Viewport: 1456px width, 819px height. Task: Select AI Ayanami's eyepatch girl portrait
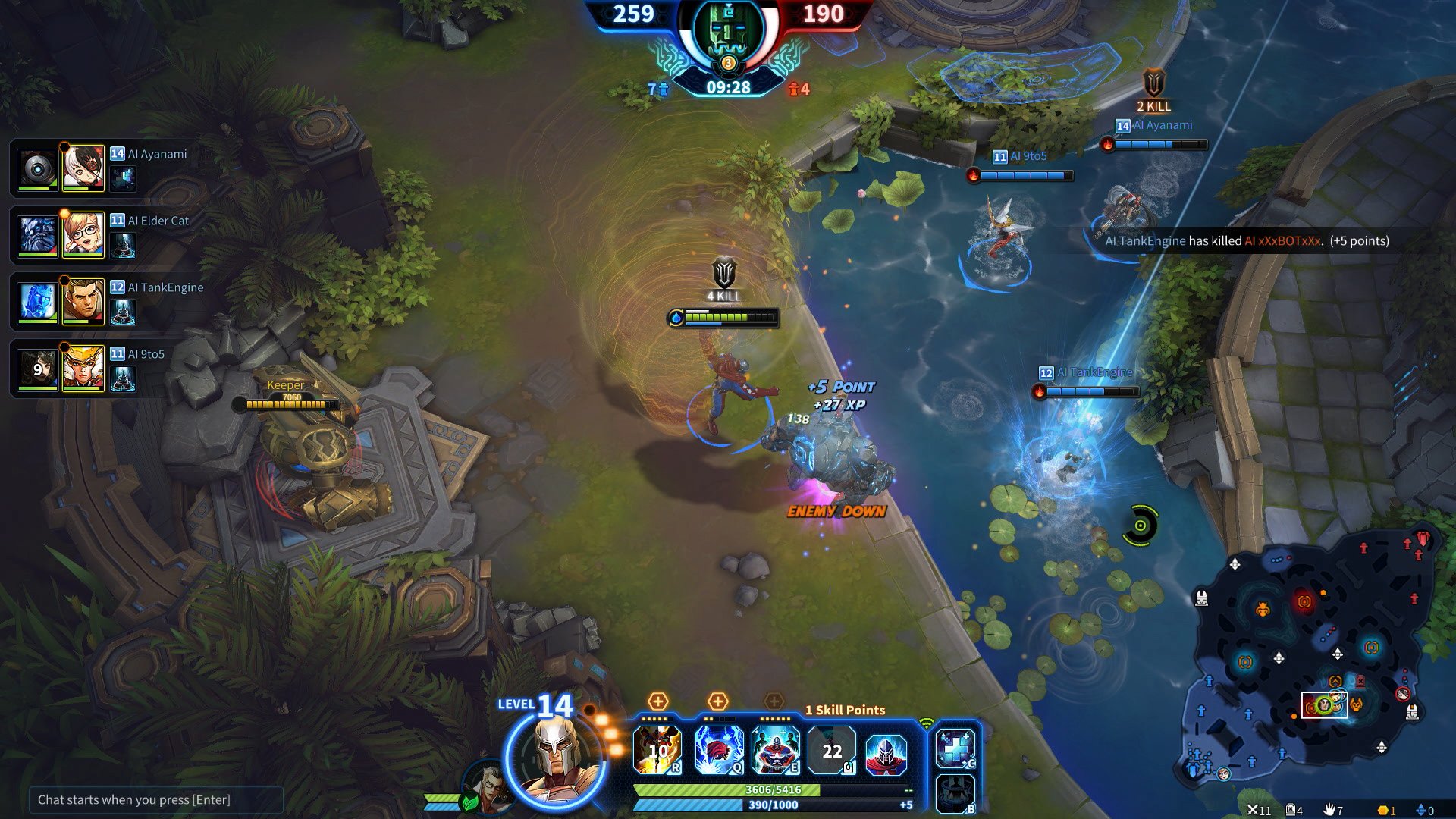83,168
